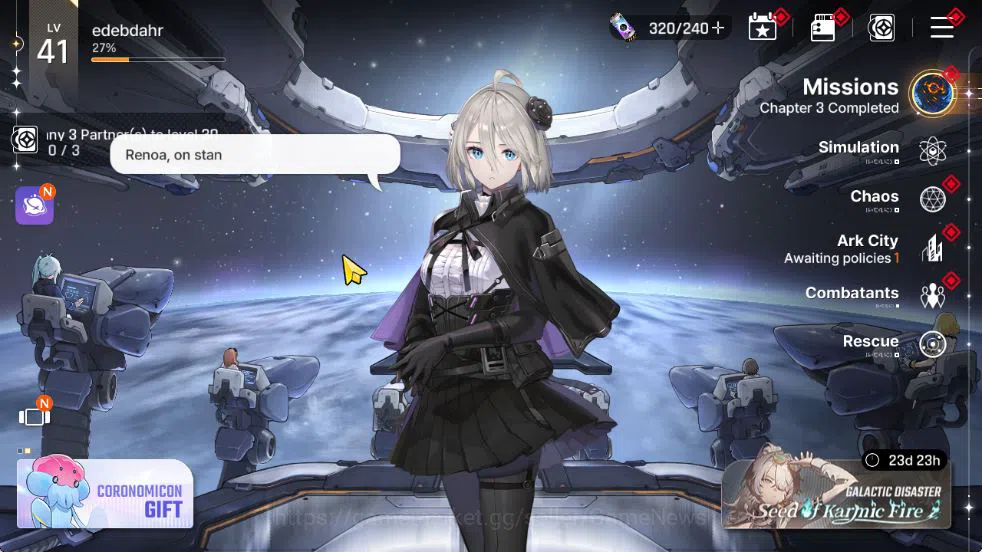
Task: Open the player profile level 41 badge
Action: pos(52,46)
